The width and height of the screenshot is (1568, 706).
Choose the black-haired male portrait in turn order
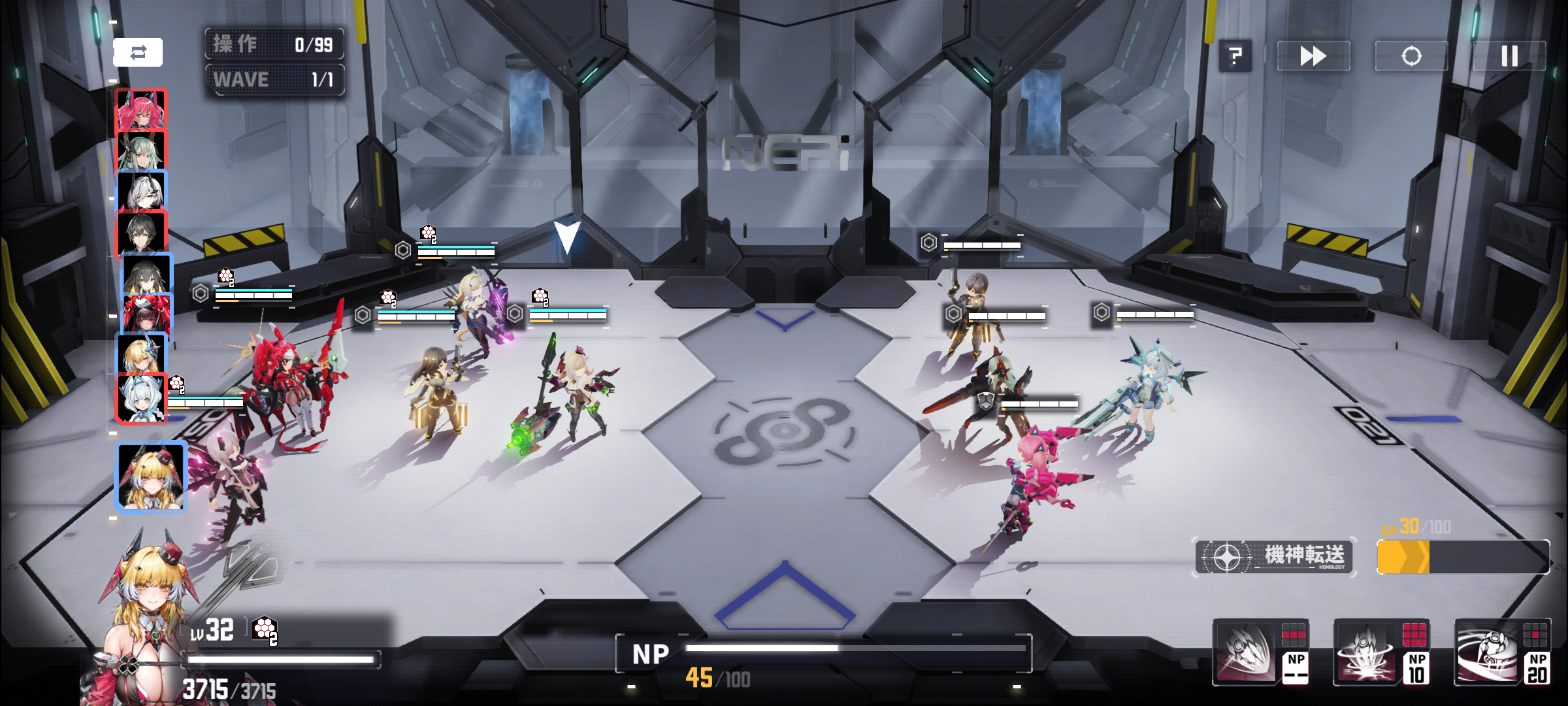(x=141, y=232)
